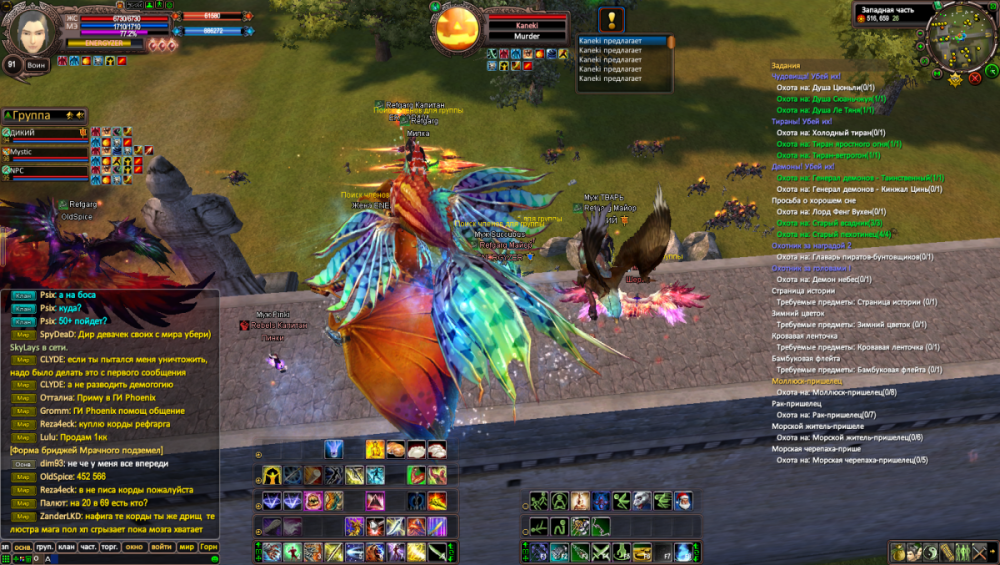
Task: Click the "войти" chat button
Action: tap(161, 548)
